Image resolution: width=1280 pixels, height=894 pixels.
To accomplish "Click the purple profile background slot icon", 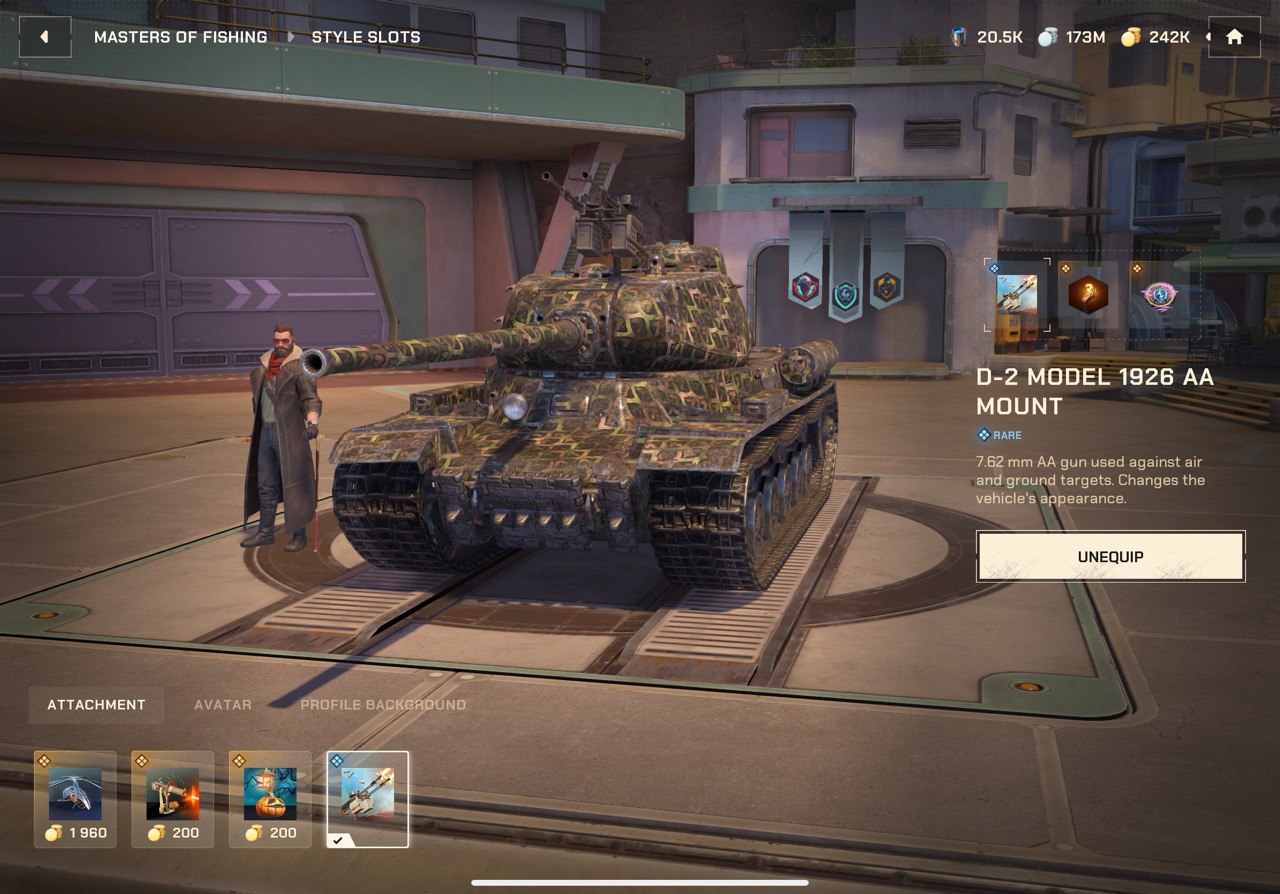I will [1158, 294].
